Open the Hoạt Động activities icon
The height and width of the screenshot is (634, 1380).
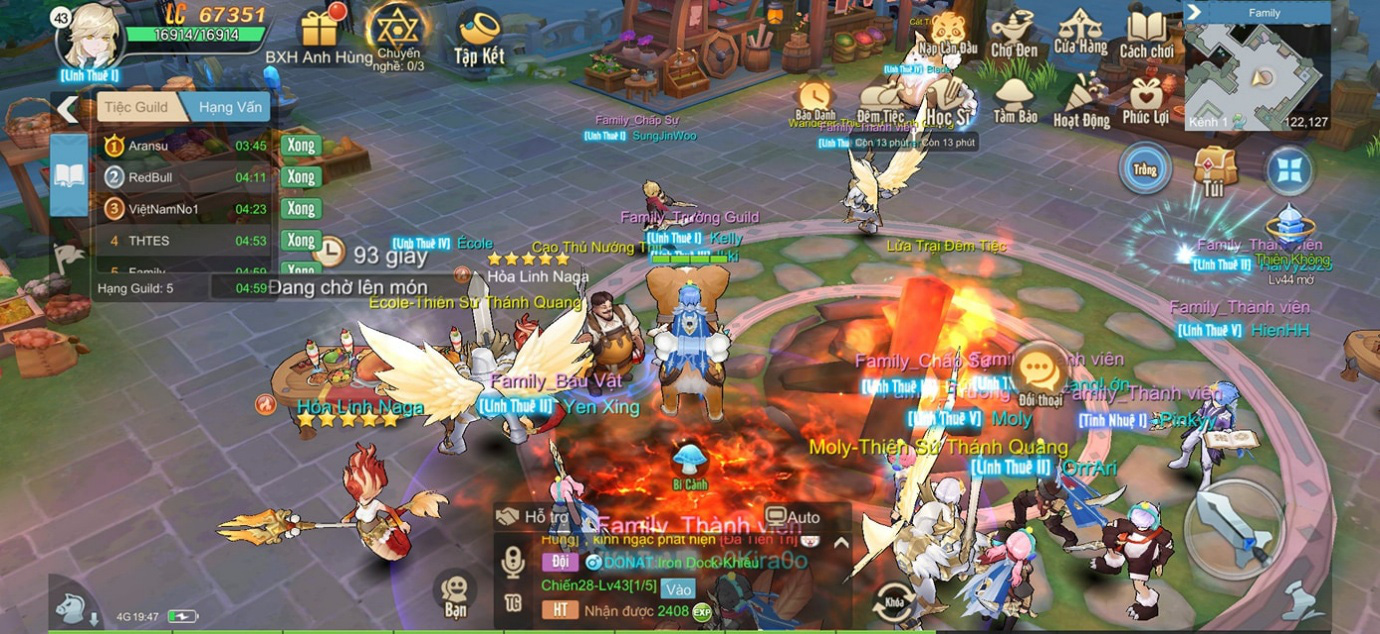point(1081,100)
